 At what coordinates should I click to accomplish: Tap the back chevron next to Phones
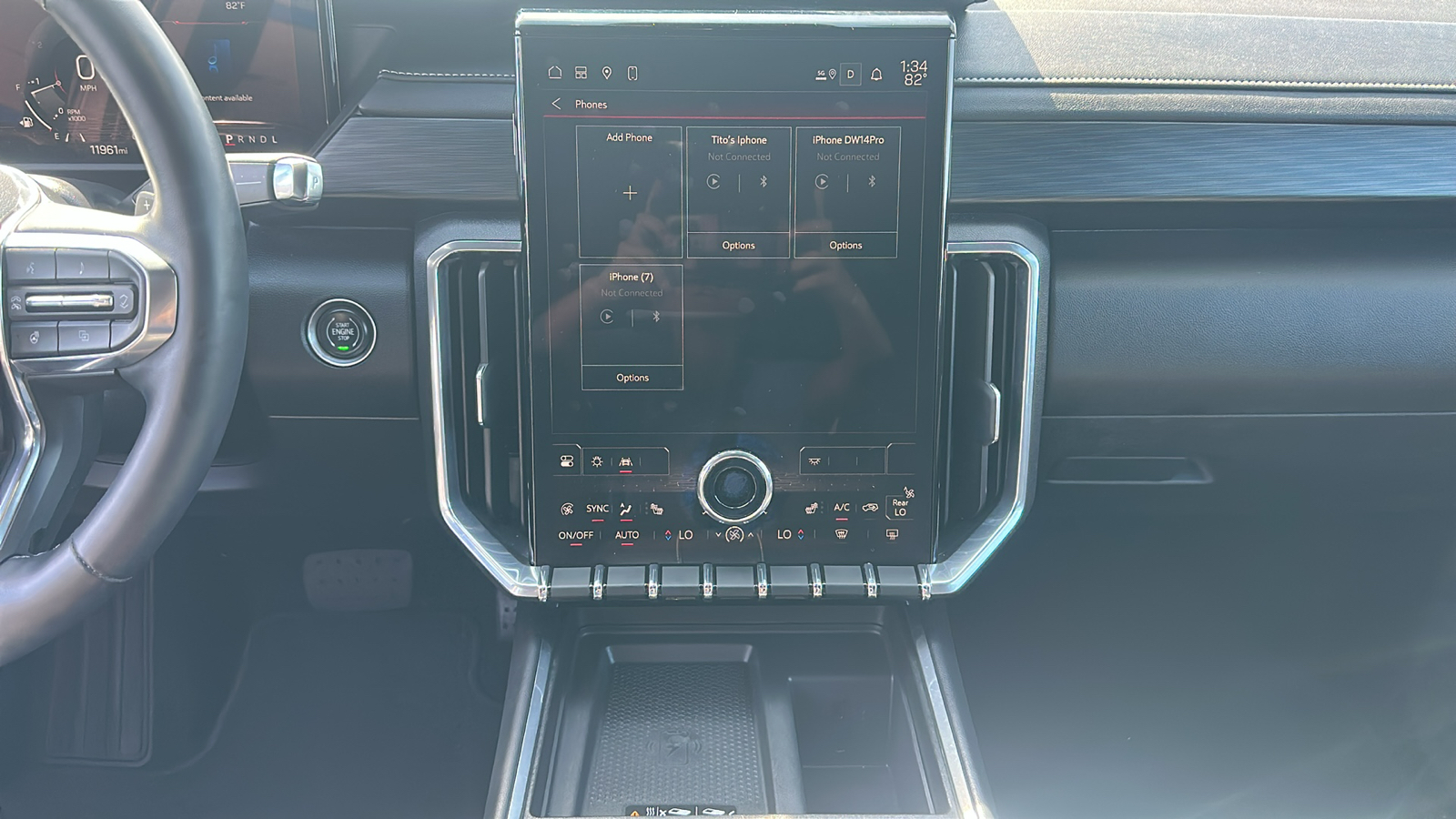(x=556, y=104)
